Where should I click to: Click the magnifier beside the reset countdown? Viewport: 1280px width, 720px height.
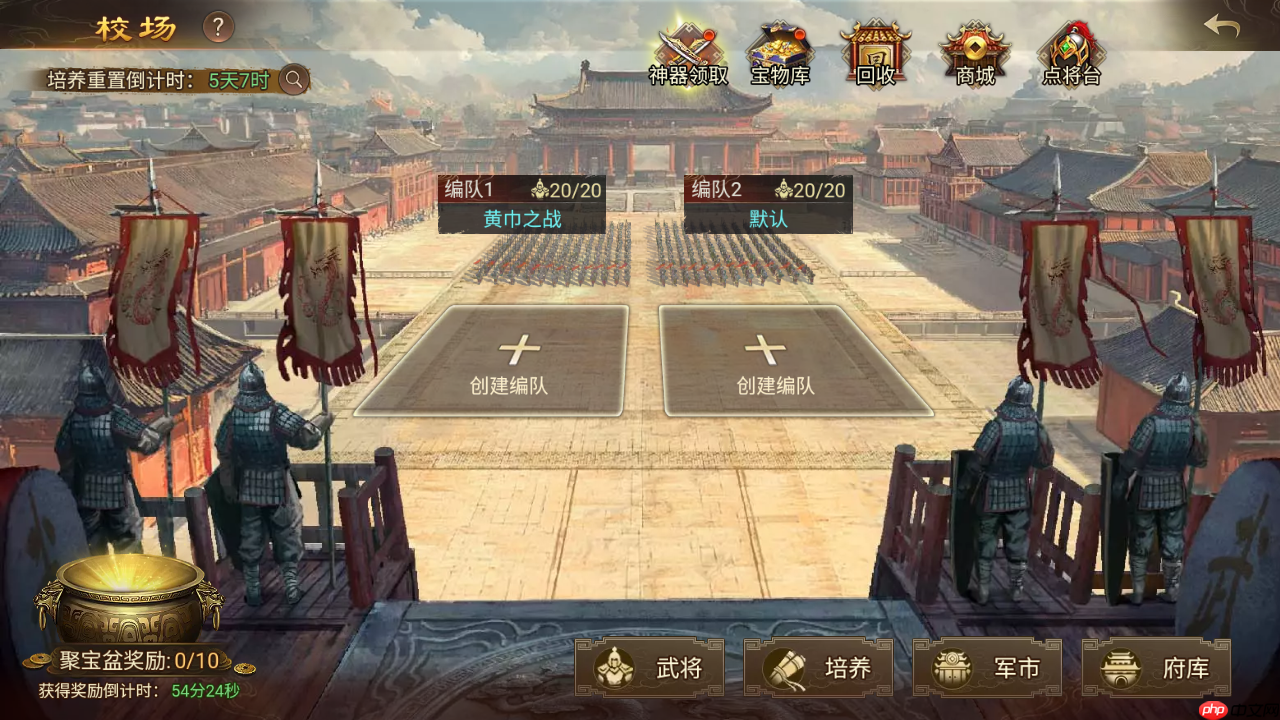pos(294,79)
